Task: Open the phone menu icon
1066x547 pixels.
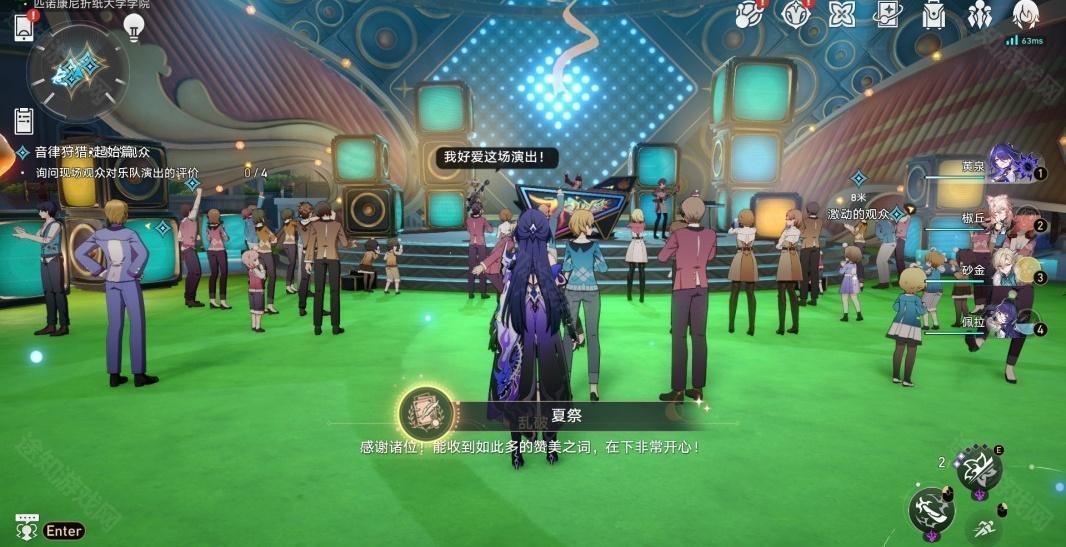Action: click(x=24, y=28)
